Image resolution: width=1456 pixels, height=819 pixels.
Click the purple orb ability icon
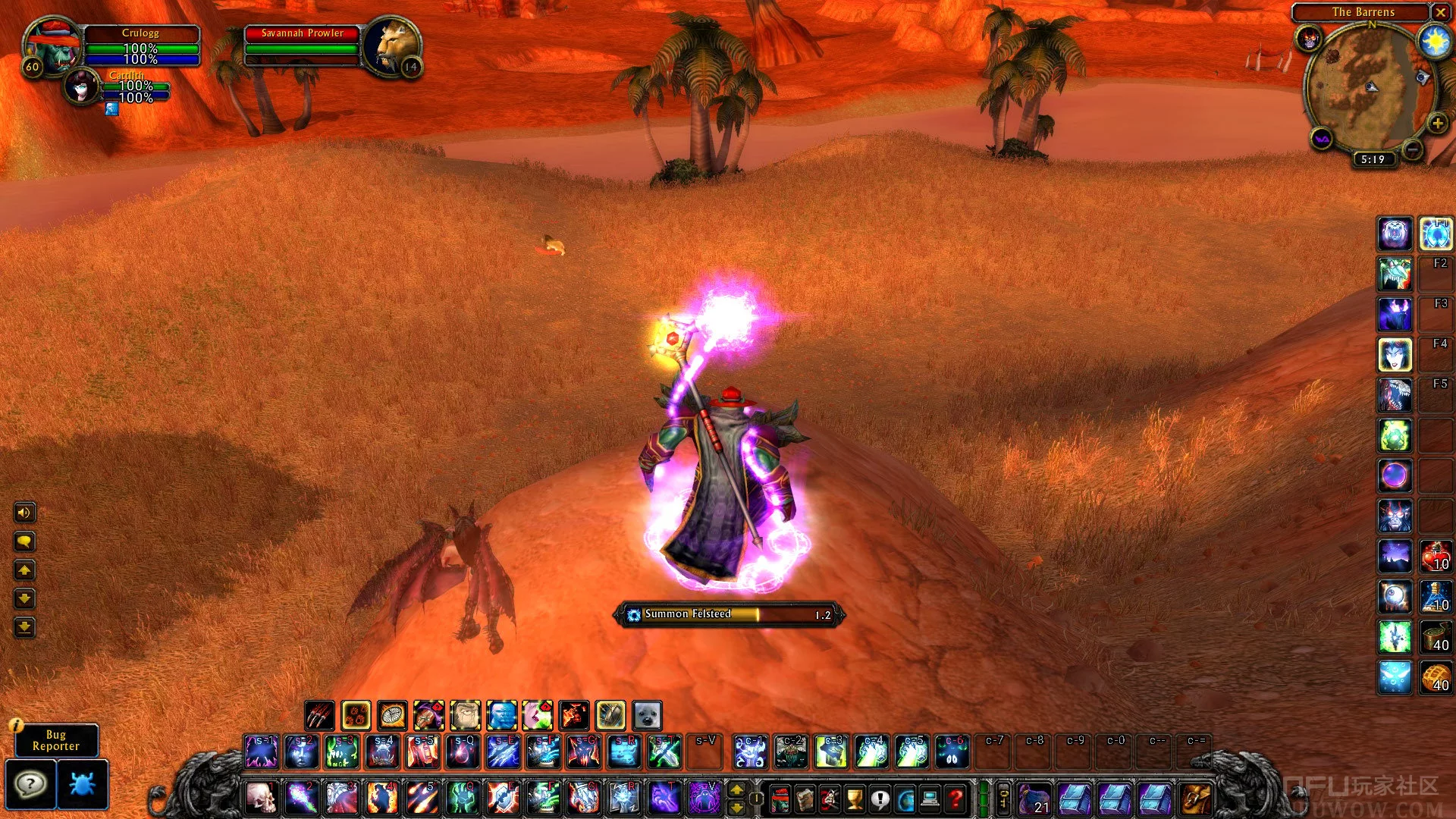point(1395,476)
